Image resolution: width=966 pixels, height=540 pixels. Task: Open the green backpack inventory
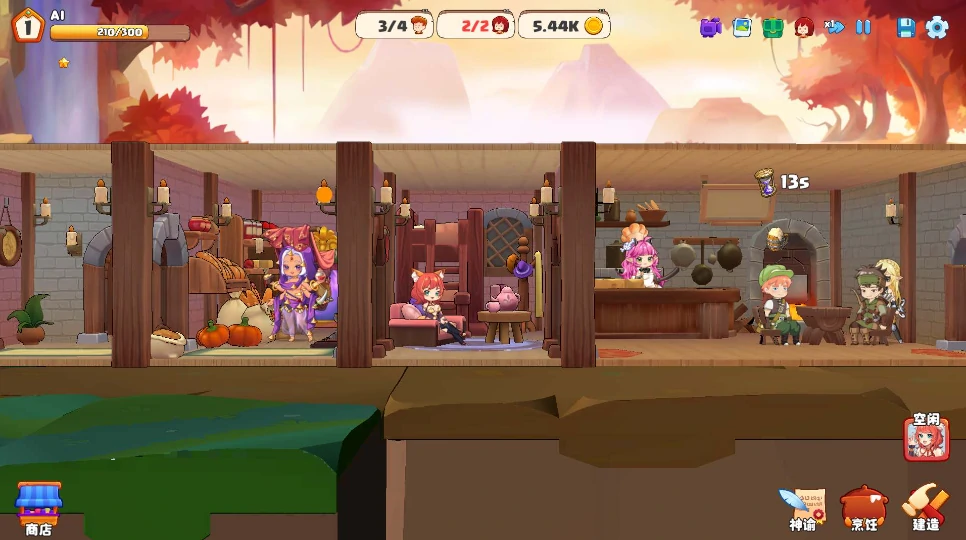click(772, 27)
